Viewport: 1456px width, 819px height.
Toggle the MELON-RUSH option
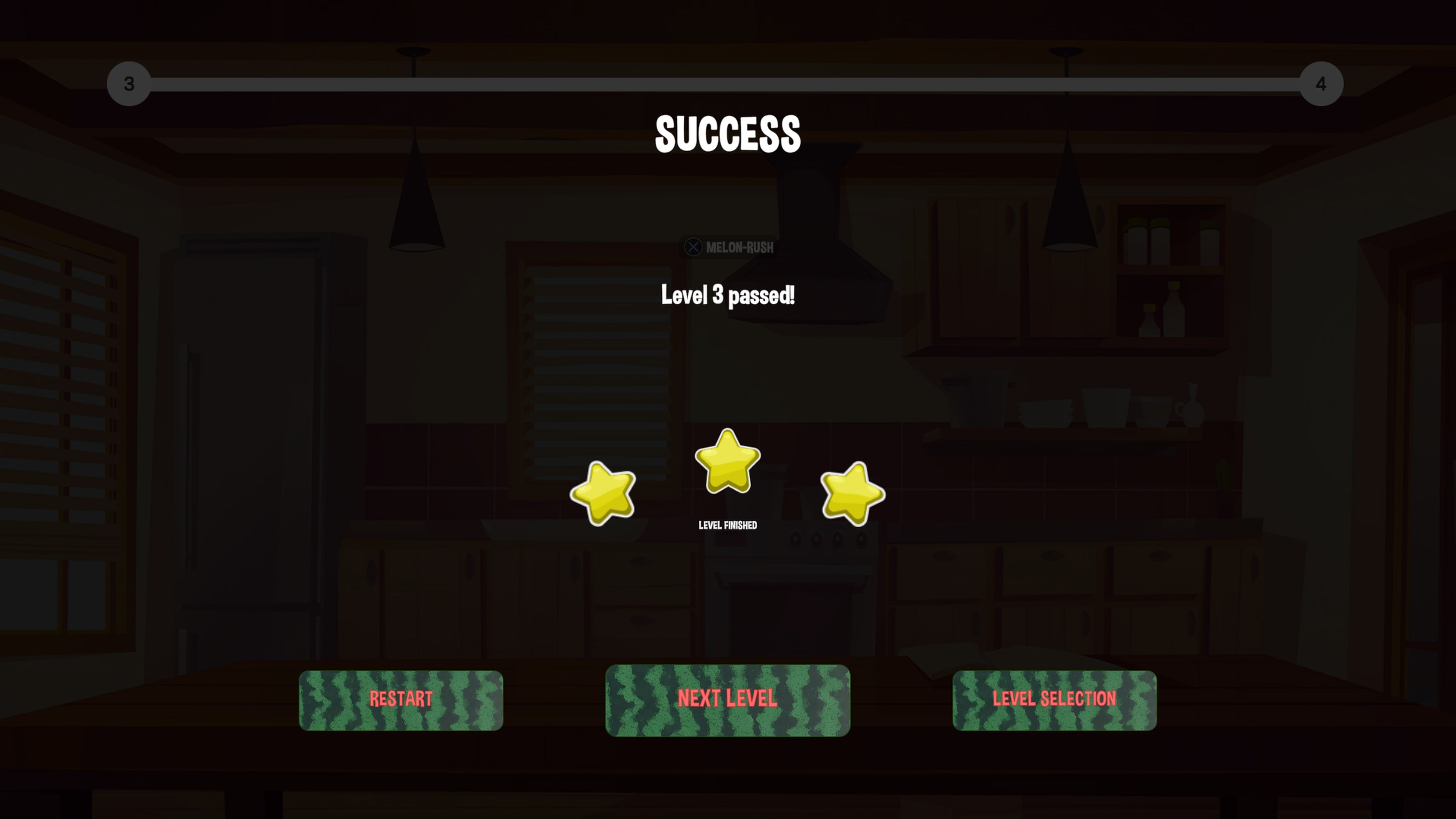pos(729,247)
